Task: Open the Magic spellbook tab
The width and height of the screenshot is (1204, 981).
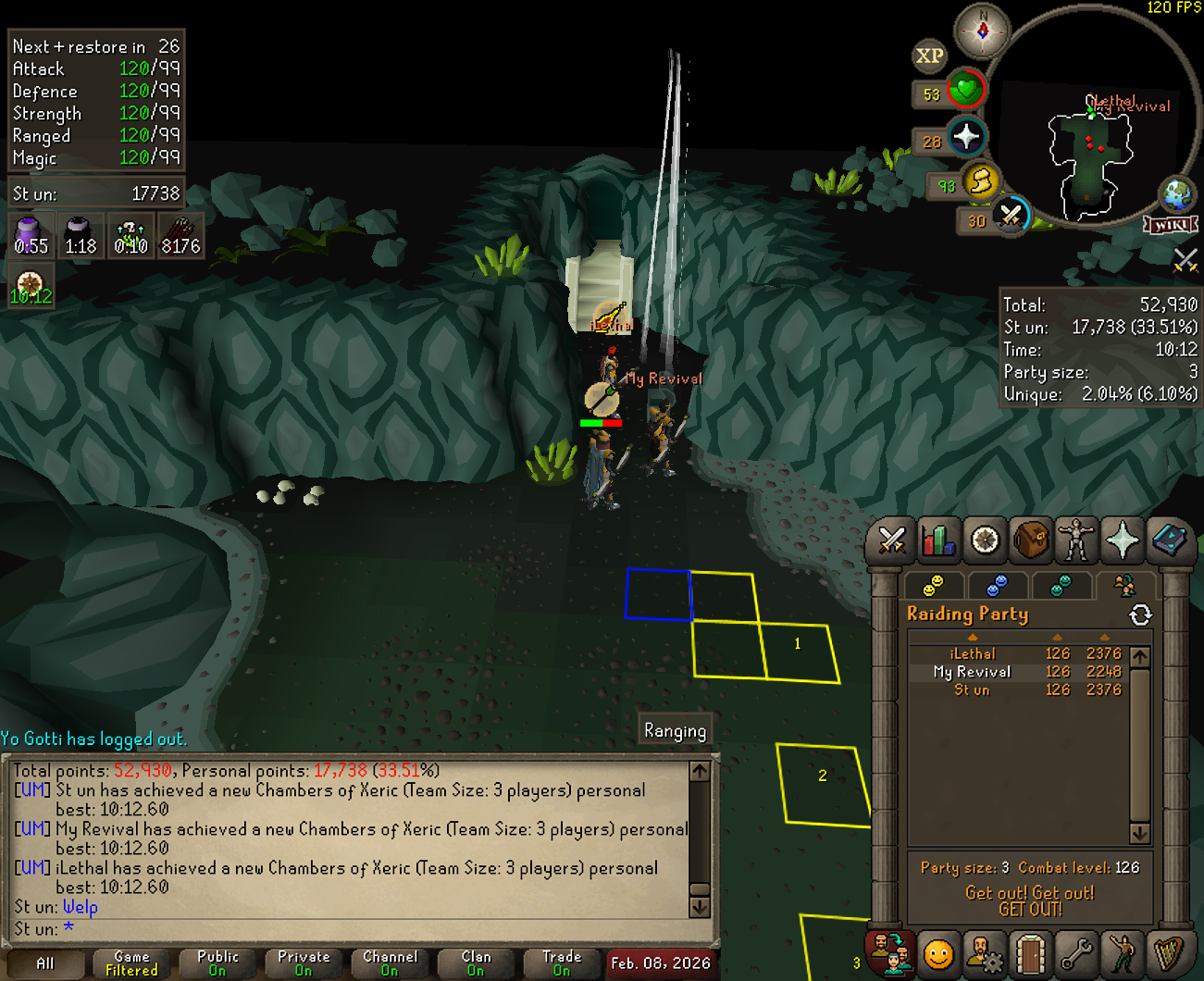Action: point(1169,540)
